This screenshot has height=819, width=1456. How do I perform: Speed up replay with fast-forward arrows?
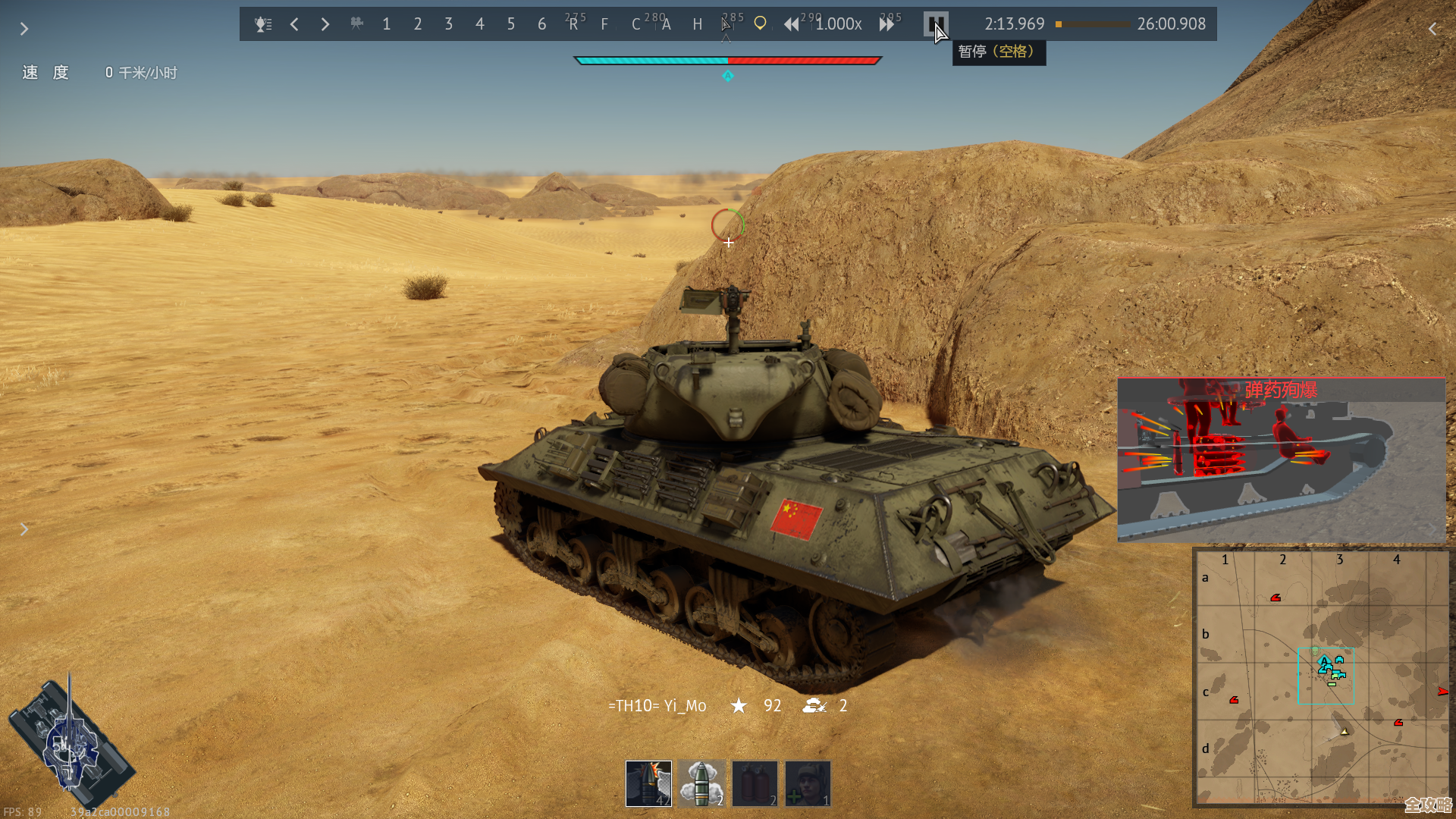[x=886, y=24]
